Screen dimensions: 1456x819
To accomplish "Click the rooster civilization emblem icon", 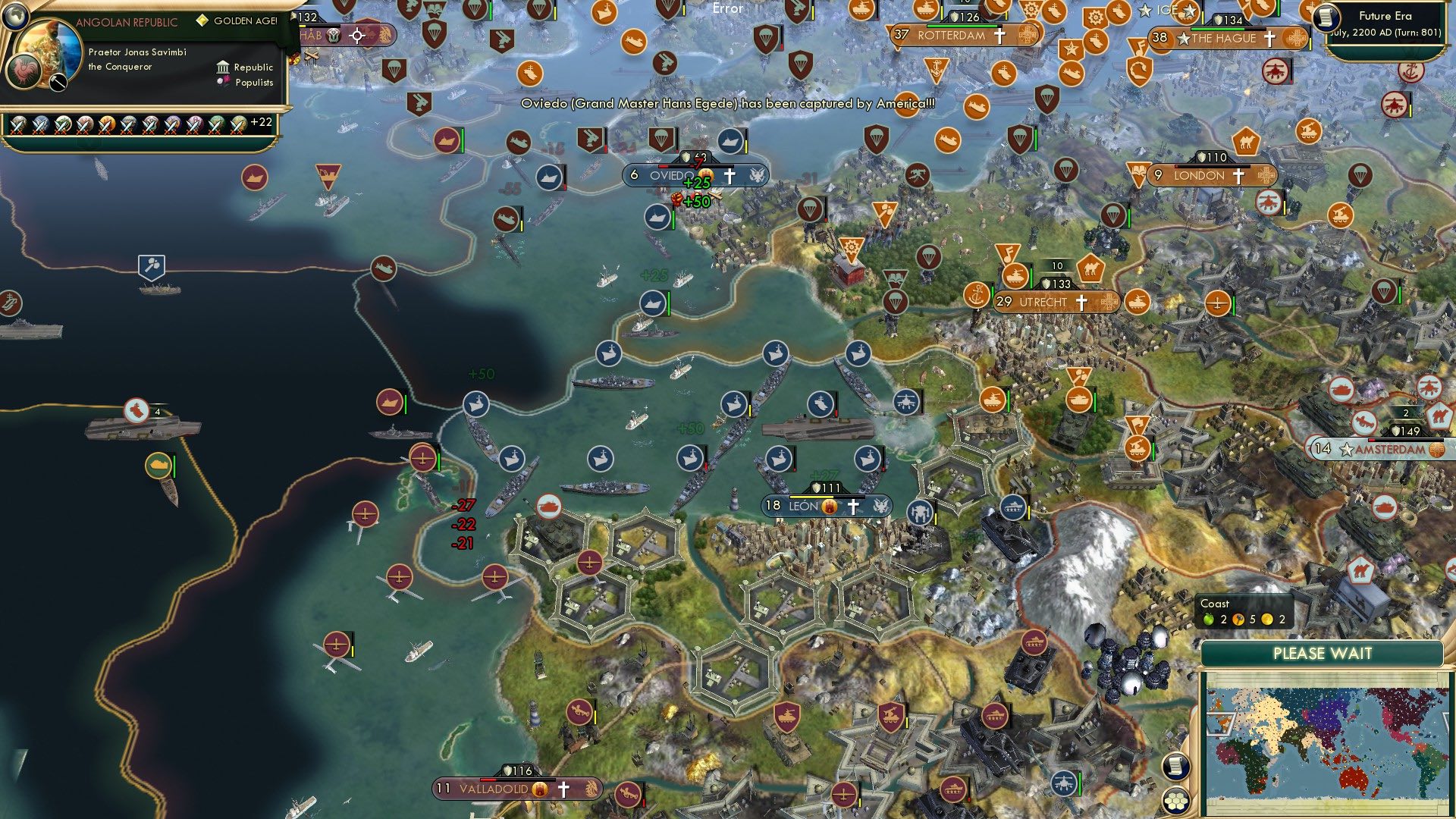I will click(x=24, y=73).
